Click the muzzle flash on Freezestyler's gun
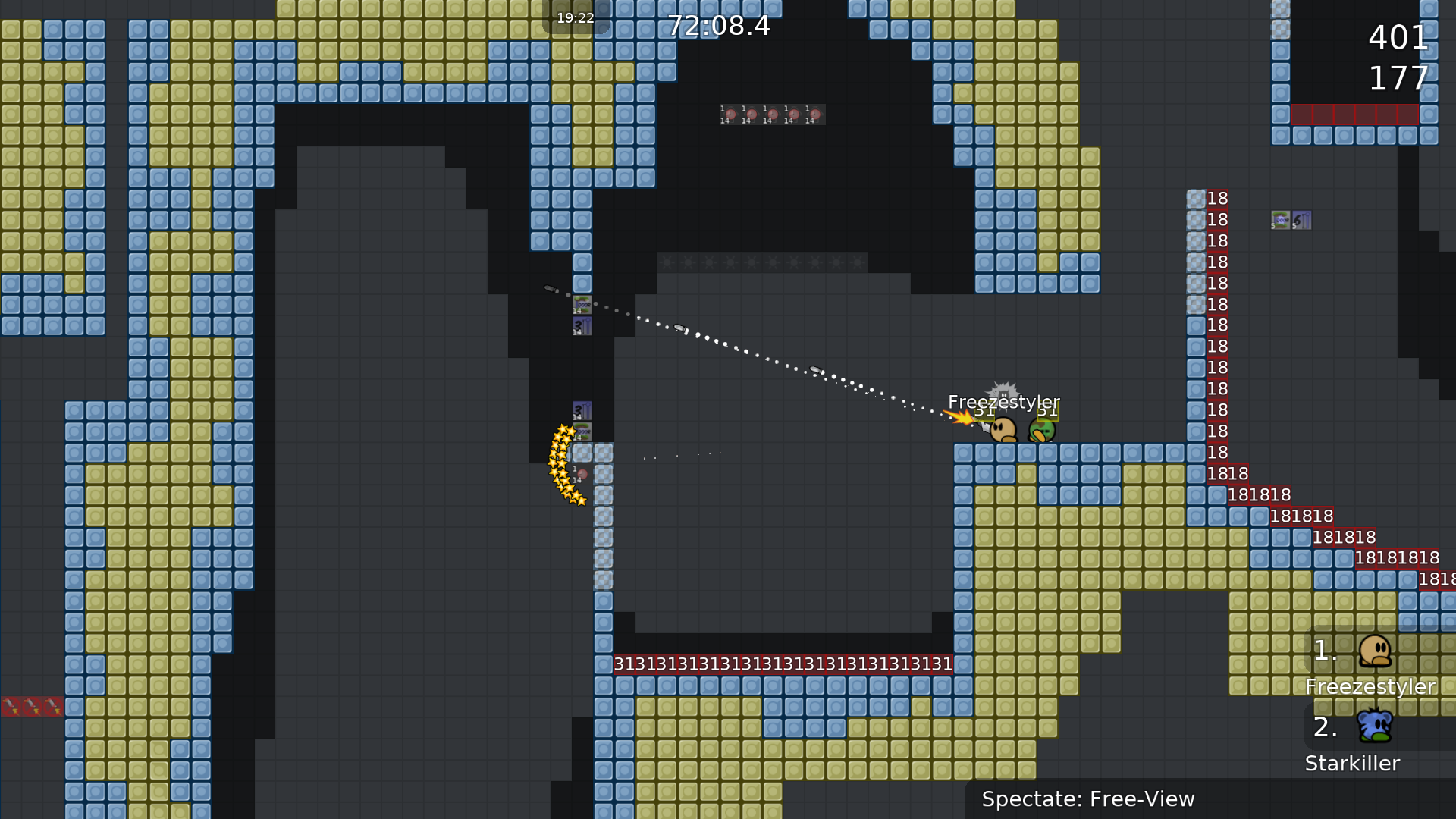 point(961,417)
